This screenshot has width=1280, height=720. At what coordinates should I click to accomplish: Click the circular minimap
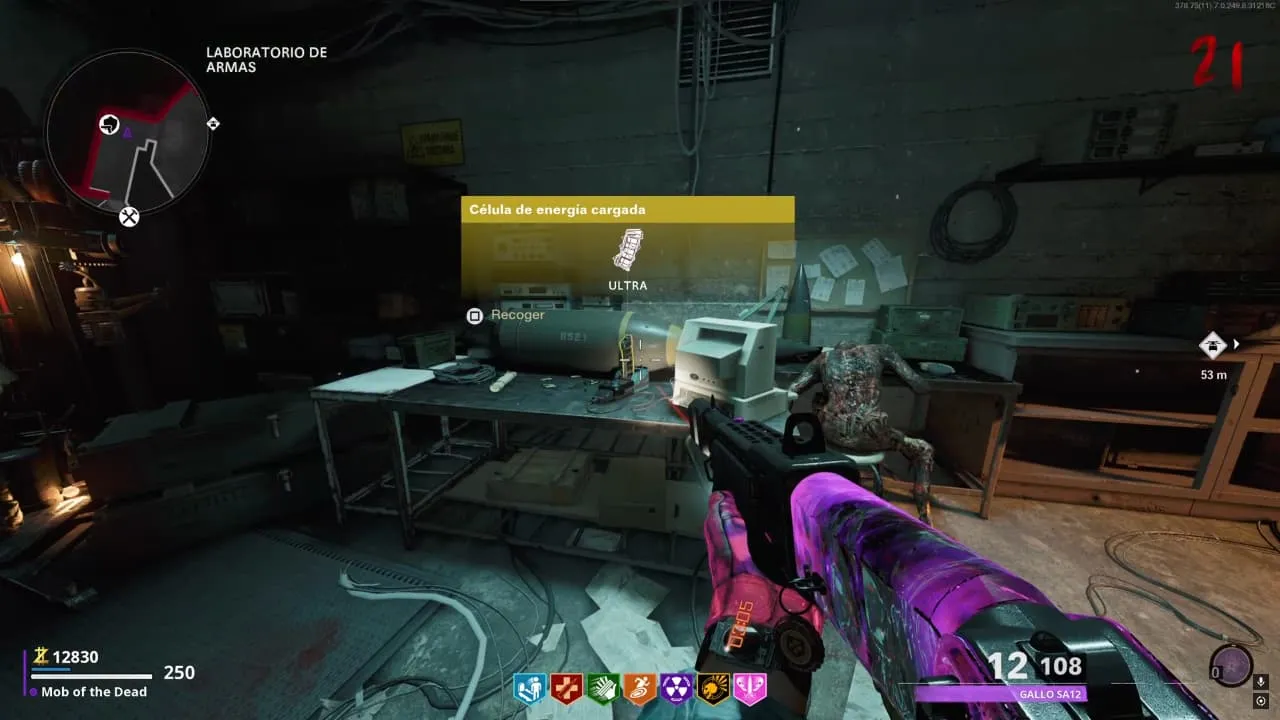click(x=128, y=132)
